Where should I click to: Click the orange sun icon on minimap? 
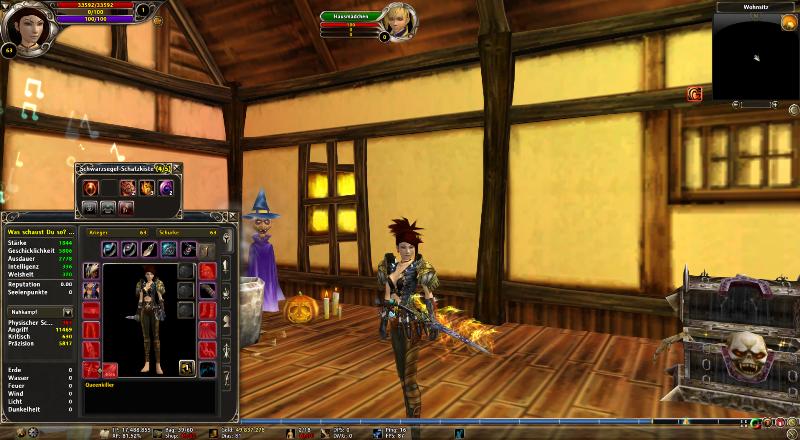(788, 23)
